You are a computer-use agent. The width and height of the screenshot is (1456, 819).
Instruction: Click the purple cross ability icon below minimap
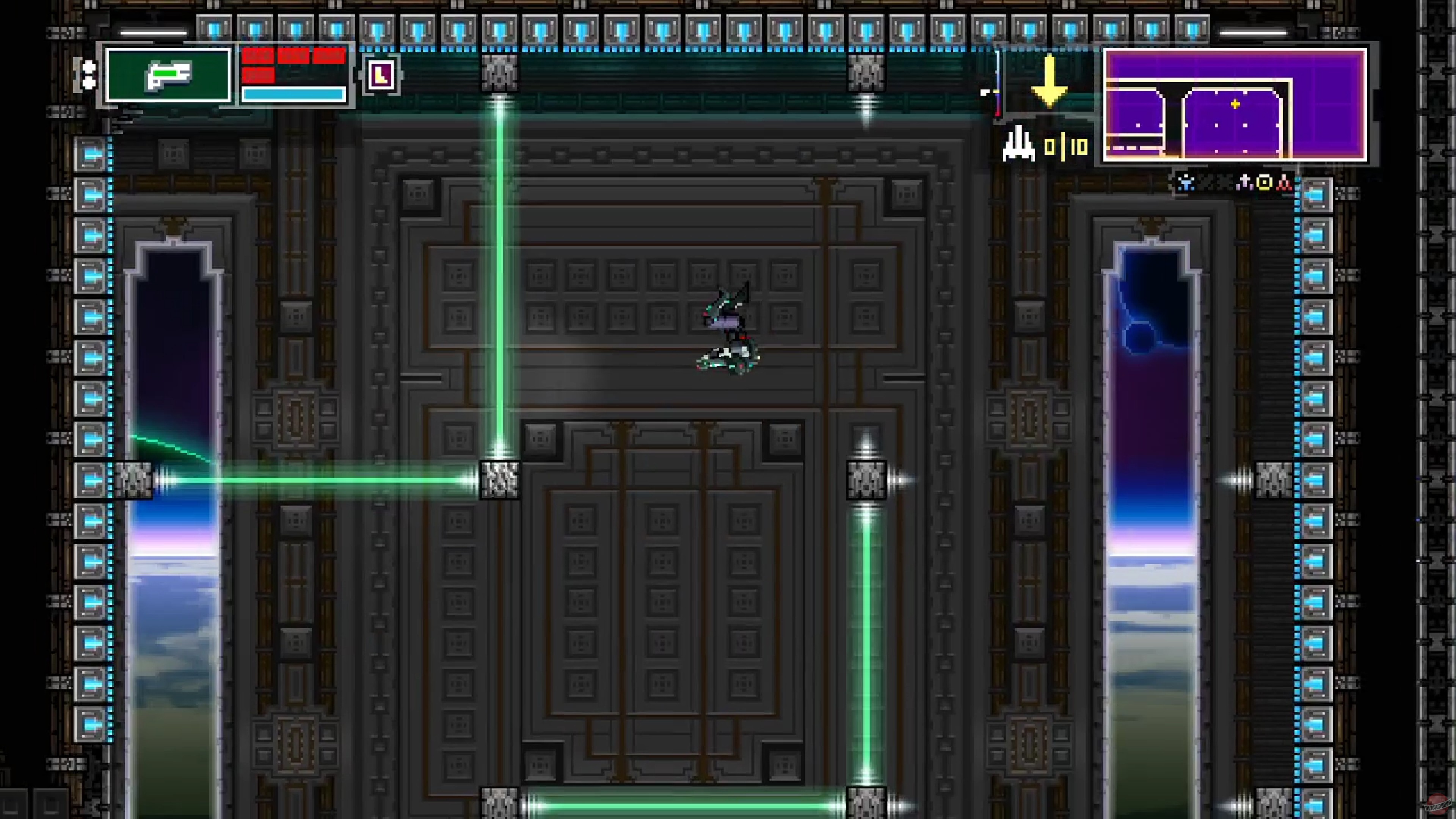point(1244,182)
